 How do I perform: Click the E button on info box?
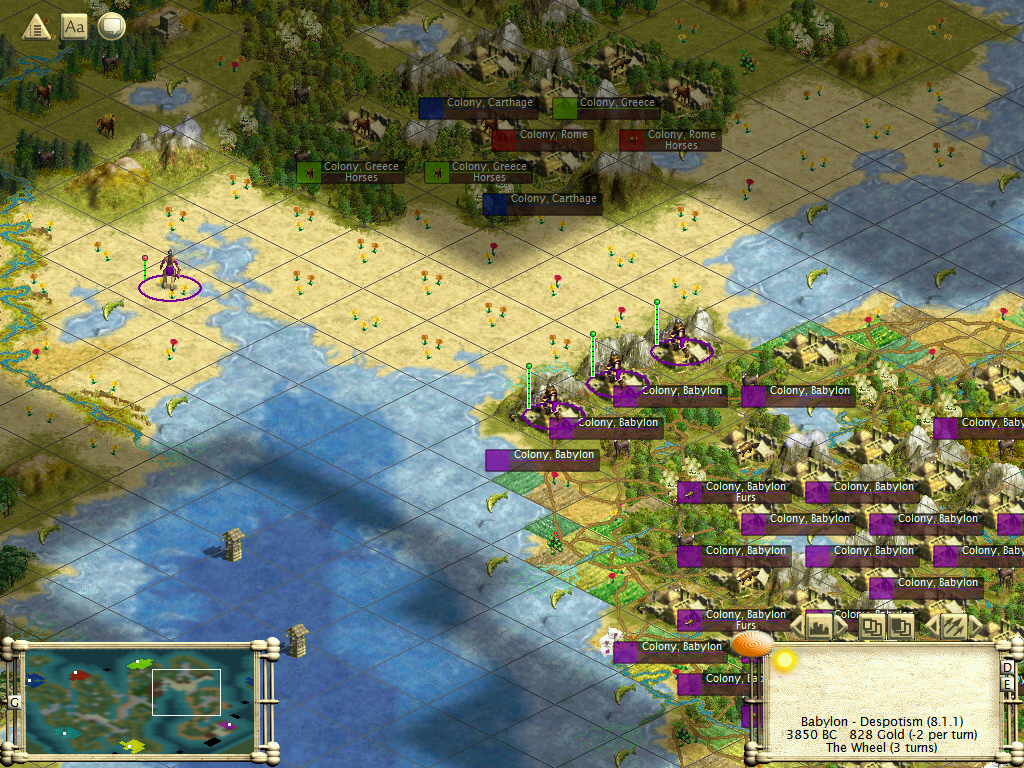point(1007,685)
